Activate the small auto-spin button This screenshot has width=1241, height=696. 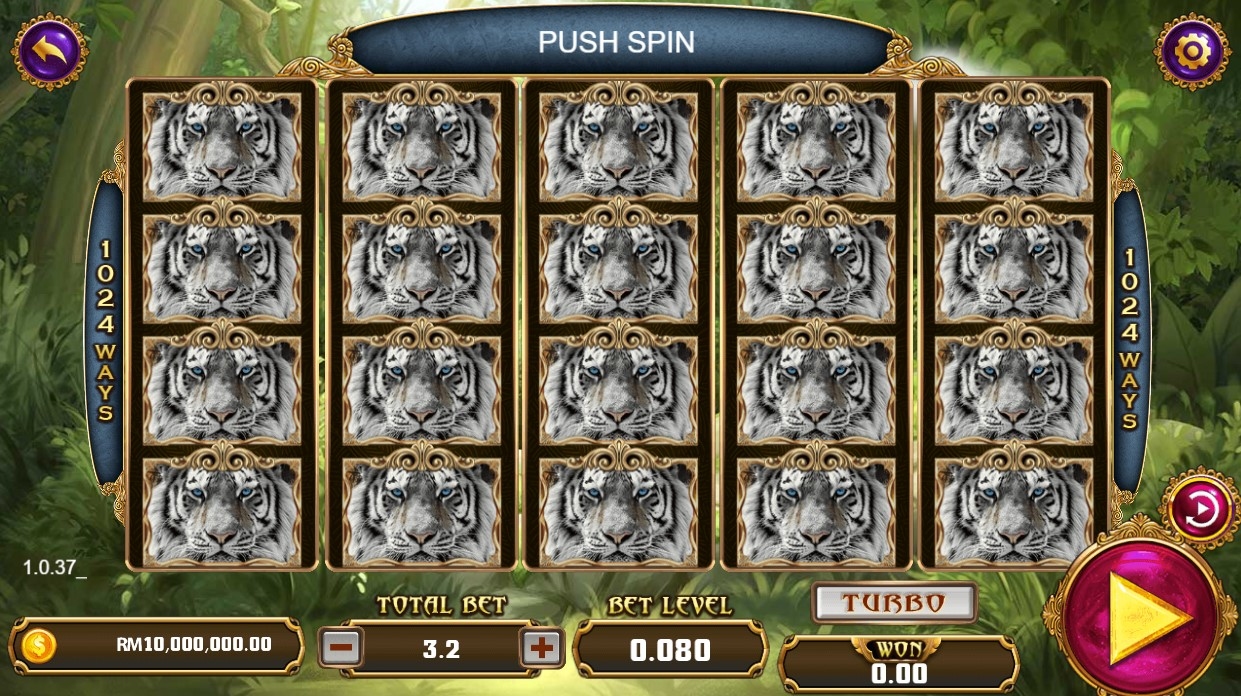click(x=1200, y=510)
